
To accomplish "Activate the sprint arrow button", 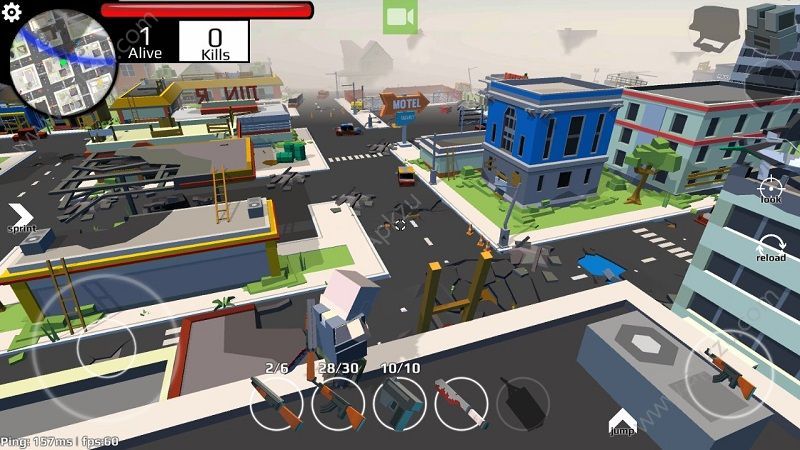I will 21,217.
